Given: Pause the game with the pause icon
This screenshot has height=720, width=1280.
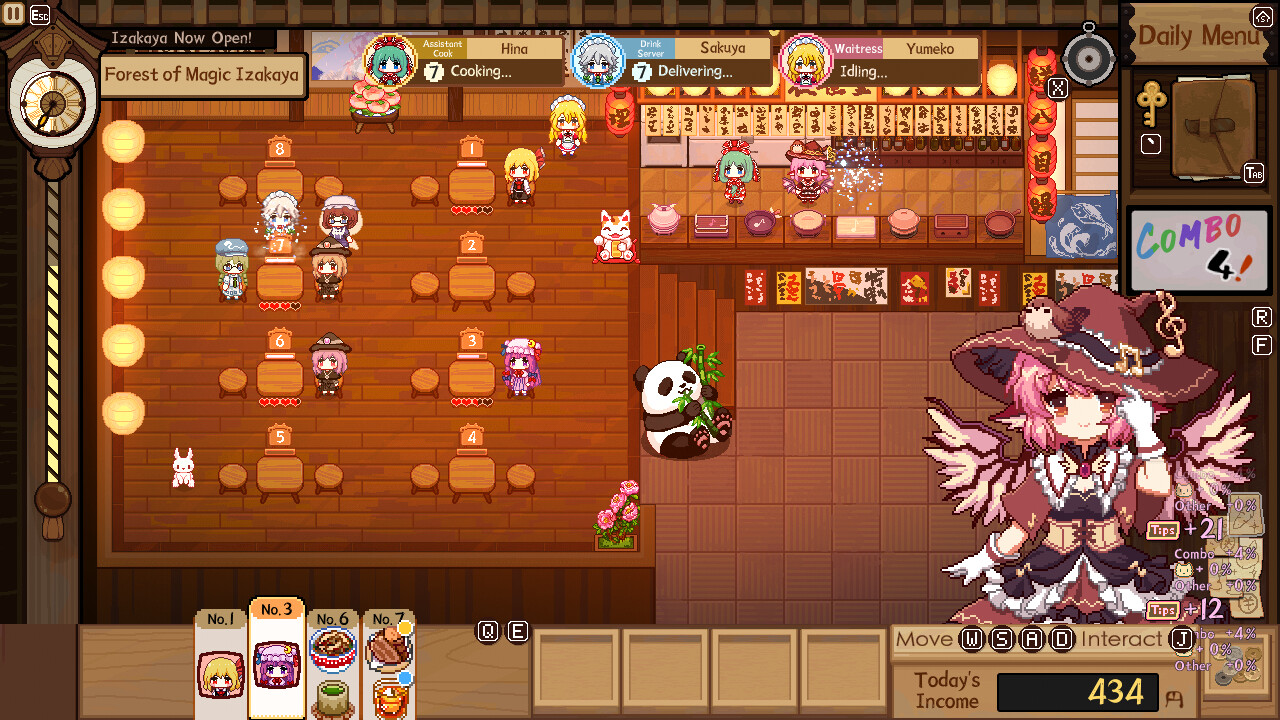Looking at the screenshot, I should click(x=14, y=14).
